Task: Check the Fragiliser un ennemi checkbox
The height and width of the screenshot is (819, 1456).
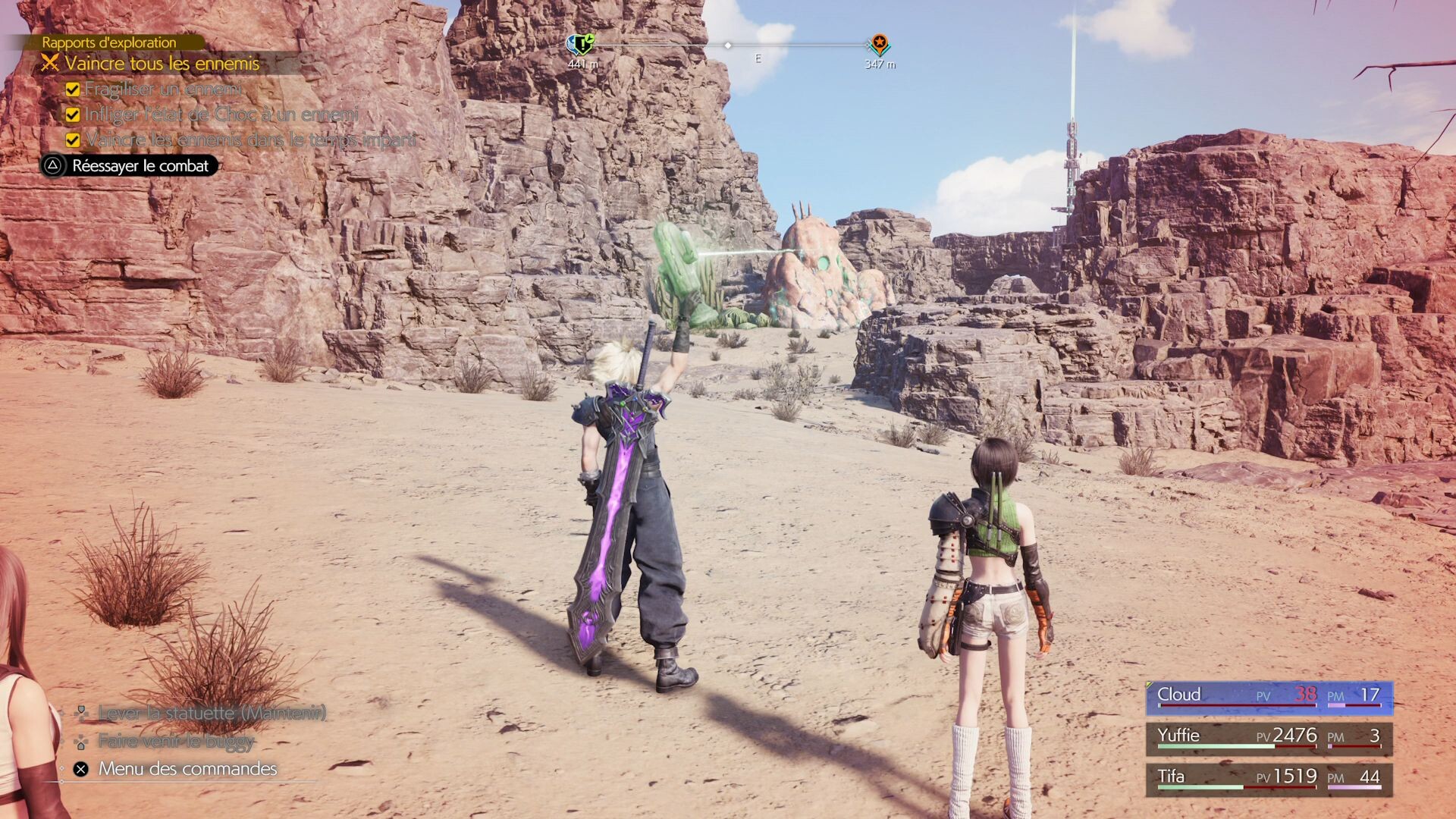Action: coord(72,89)
